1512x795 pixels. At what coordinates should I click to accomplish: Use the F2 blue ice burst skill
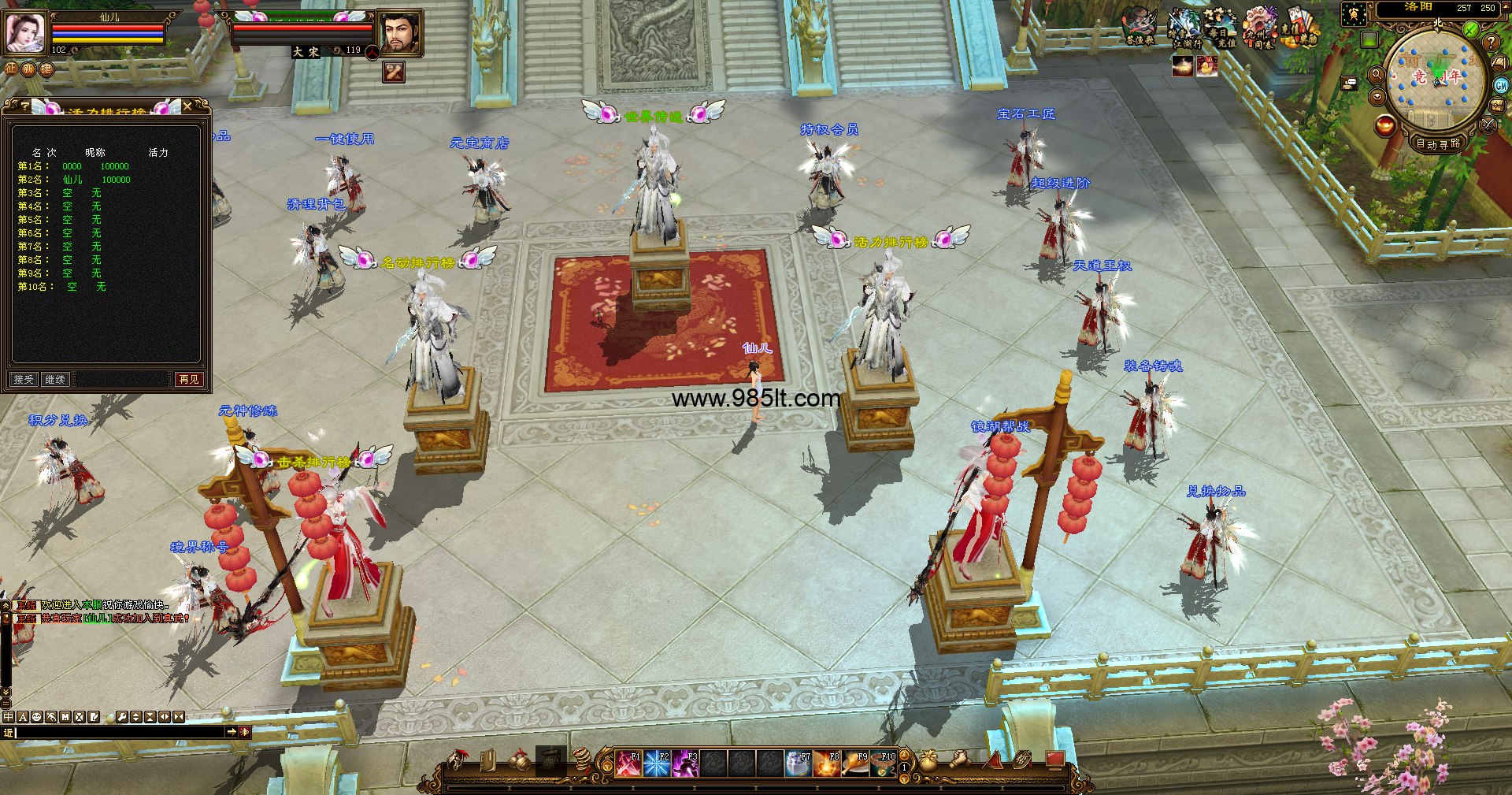click(657, 763)
